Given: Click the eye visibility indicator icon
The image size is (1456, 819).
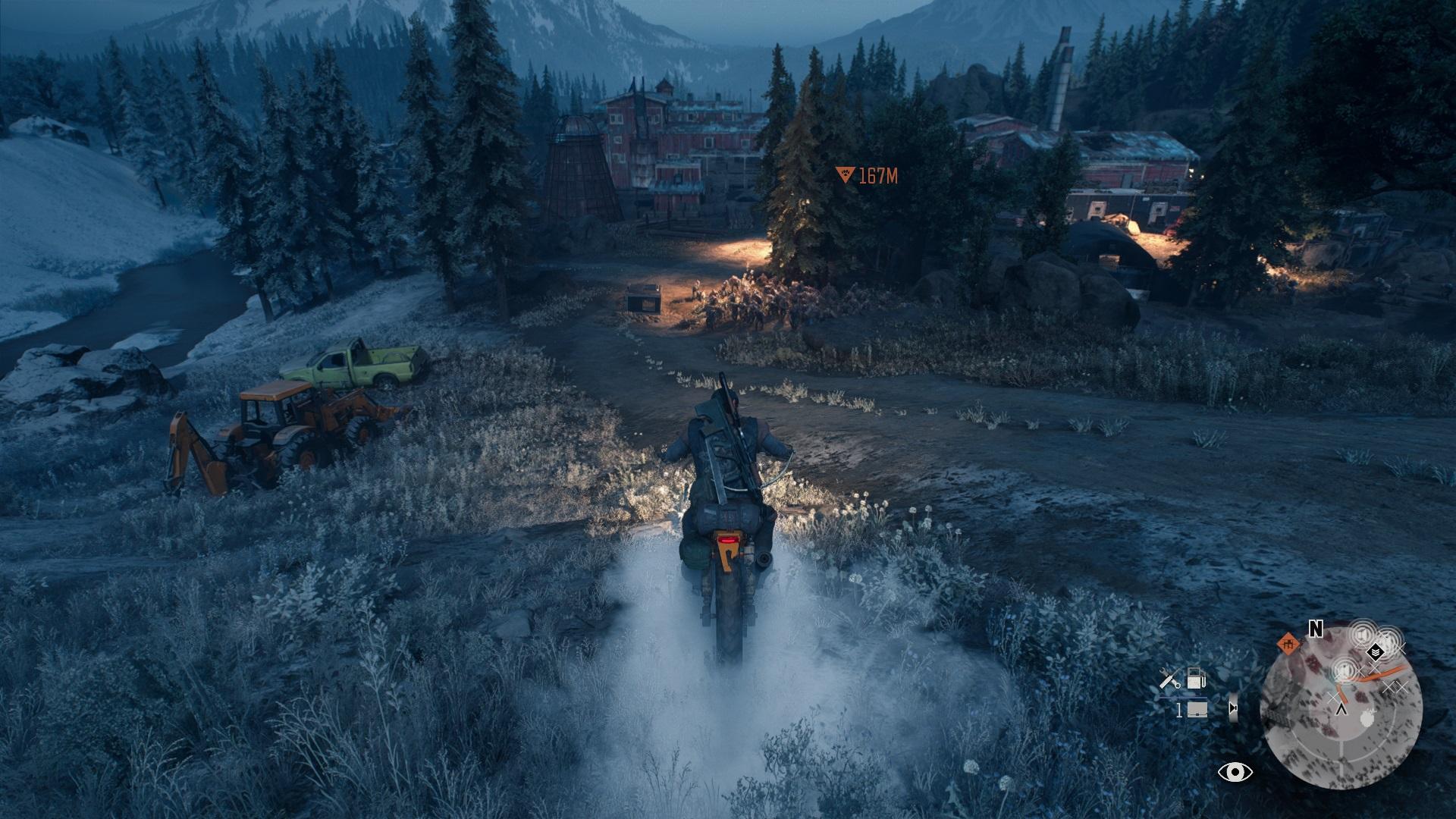Looking at the screenshot, I should pos(1235,773).
